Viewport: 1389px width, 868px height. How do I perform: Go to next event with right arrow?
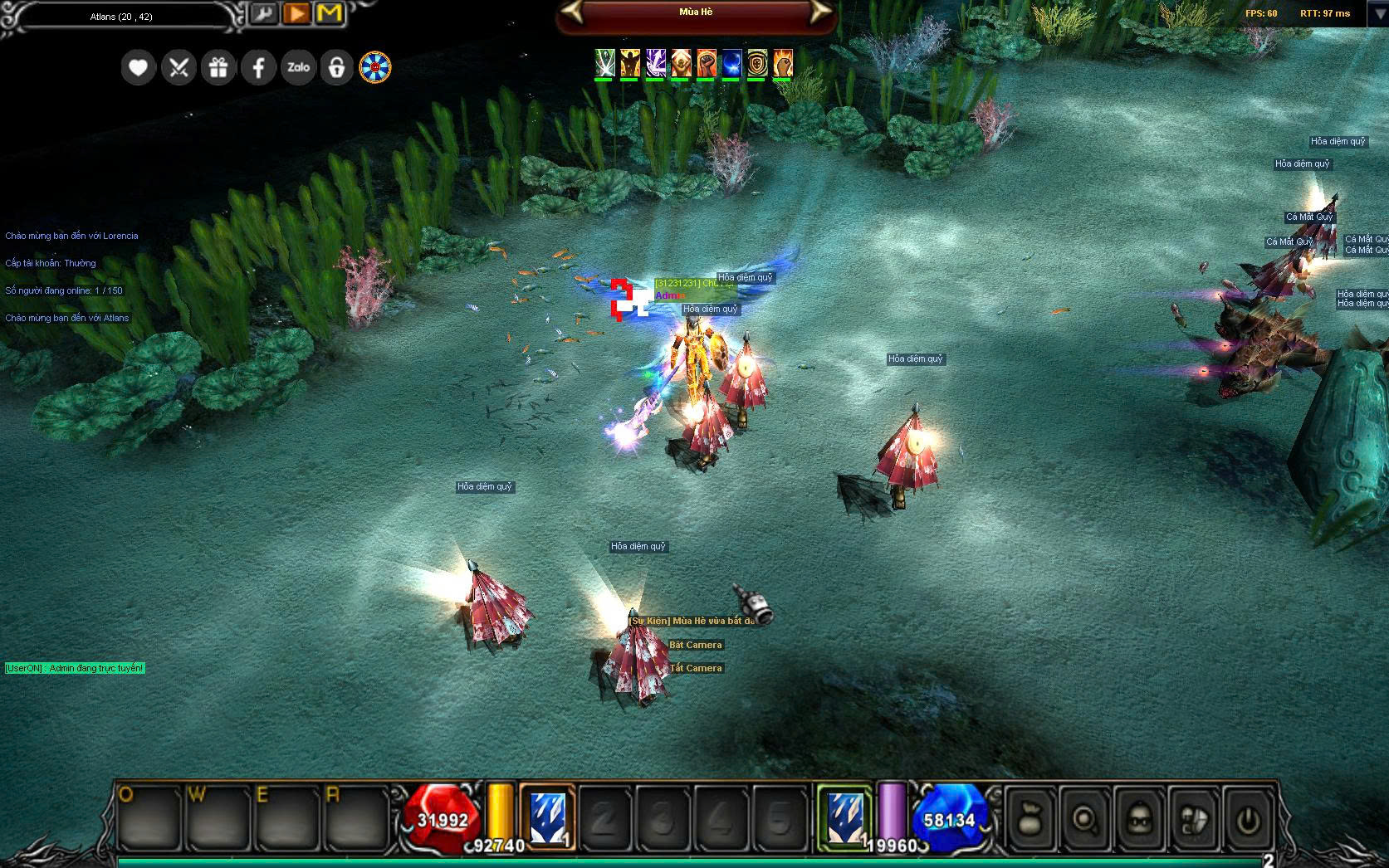point(819,12)
